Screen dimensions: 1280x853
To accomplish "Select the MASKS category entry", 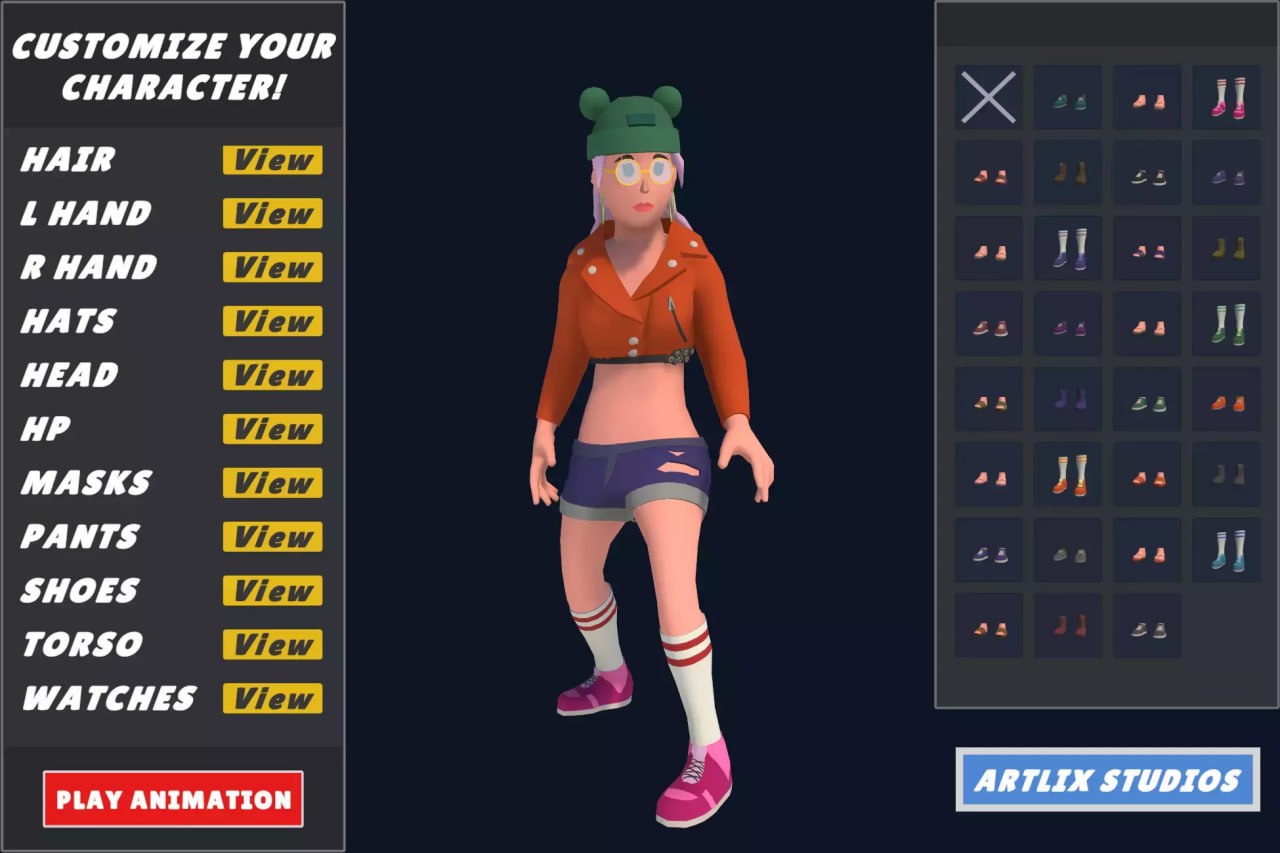I will pyautogui.click(x=85, y=483).
